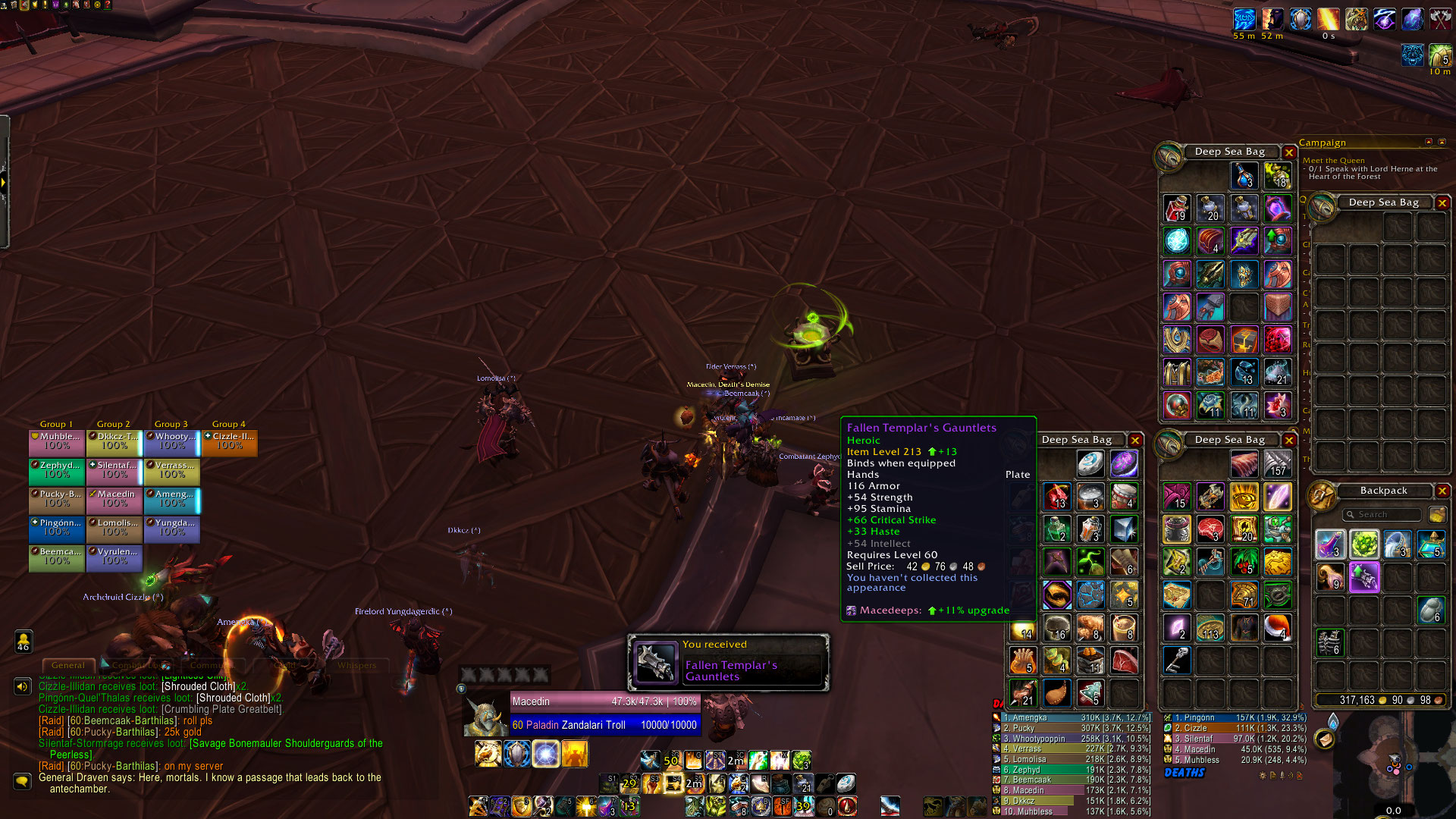Activate the Crusader Aura horse icon
1456x819 pixels.
point(488,754)
